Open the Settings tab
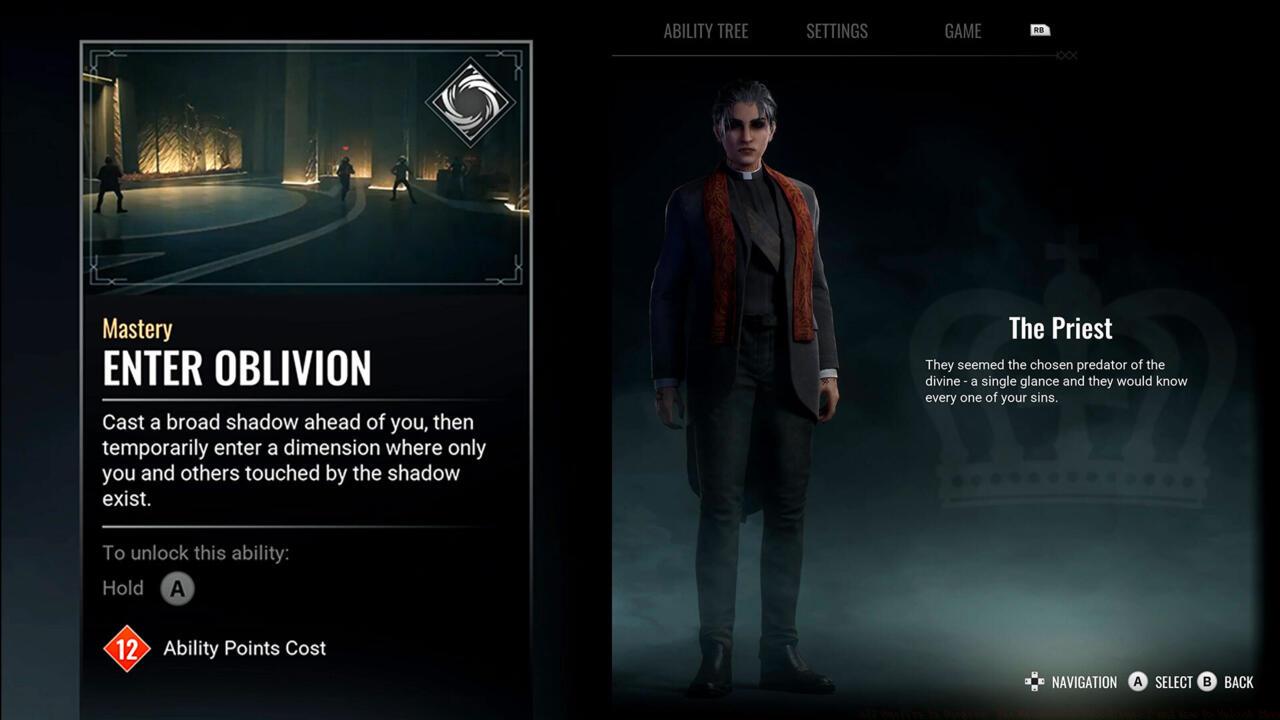The image size is (1280, 720). pyautogui.click(x=837, y=31)
